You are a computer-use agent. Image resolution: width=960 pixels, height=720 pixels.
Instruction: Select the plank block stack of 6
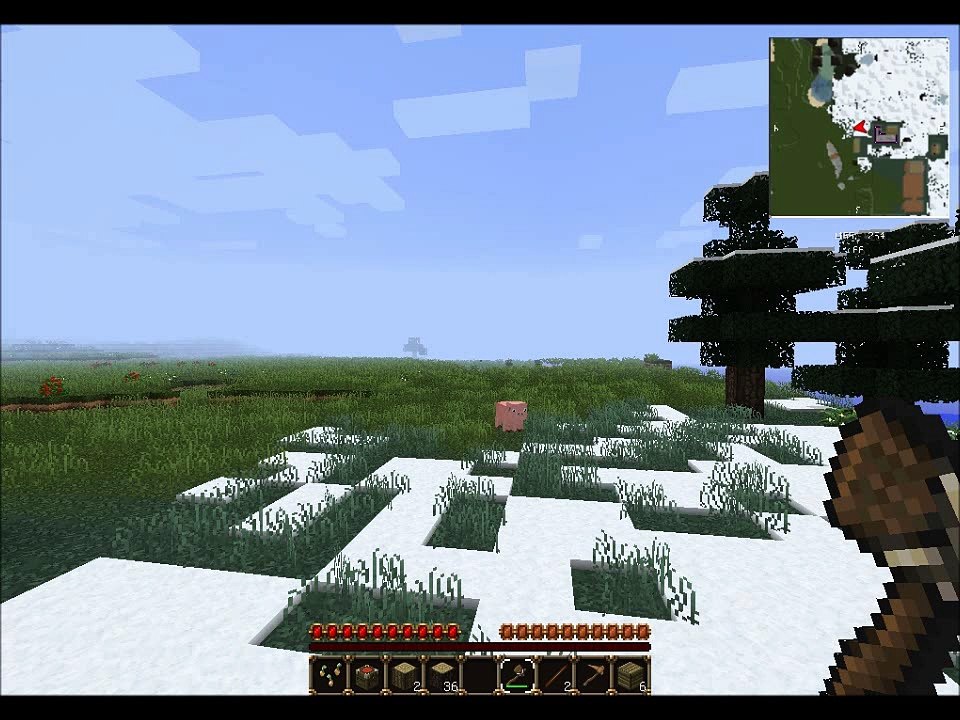(x=631, y=675)
